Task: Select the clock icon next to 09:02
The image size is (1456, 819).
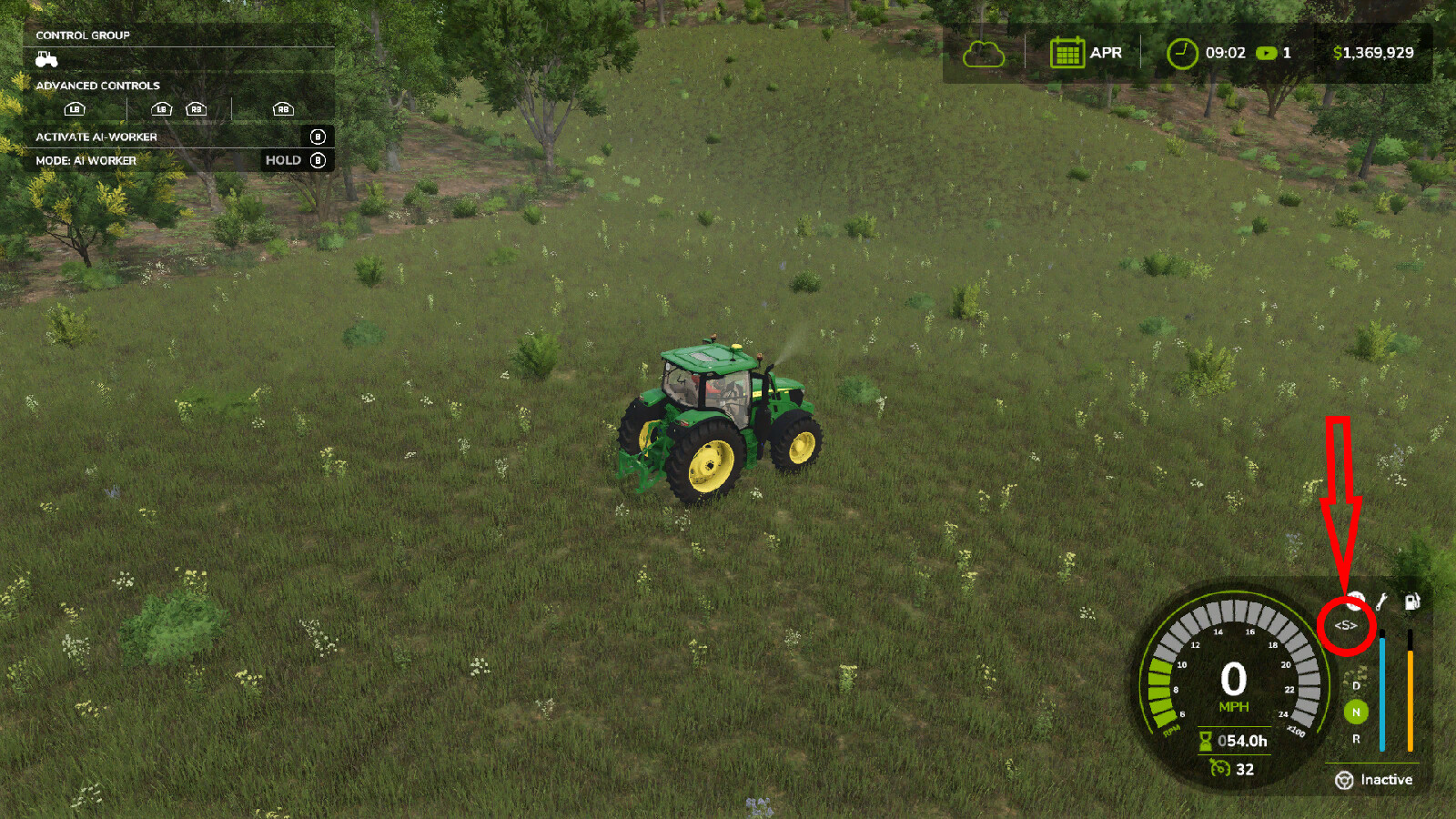Action: (x=1181, y=53)
